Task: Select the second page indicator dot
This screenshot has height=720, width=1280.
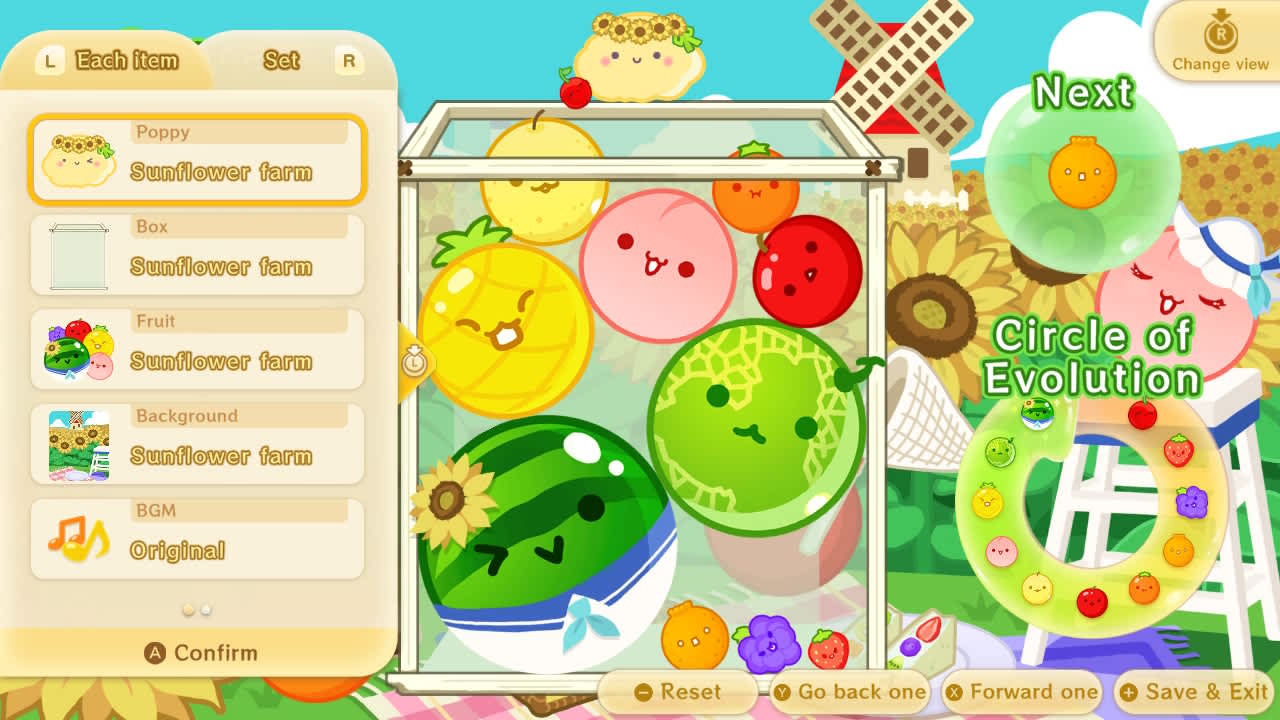Action: [206, 609]
